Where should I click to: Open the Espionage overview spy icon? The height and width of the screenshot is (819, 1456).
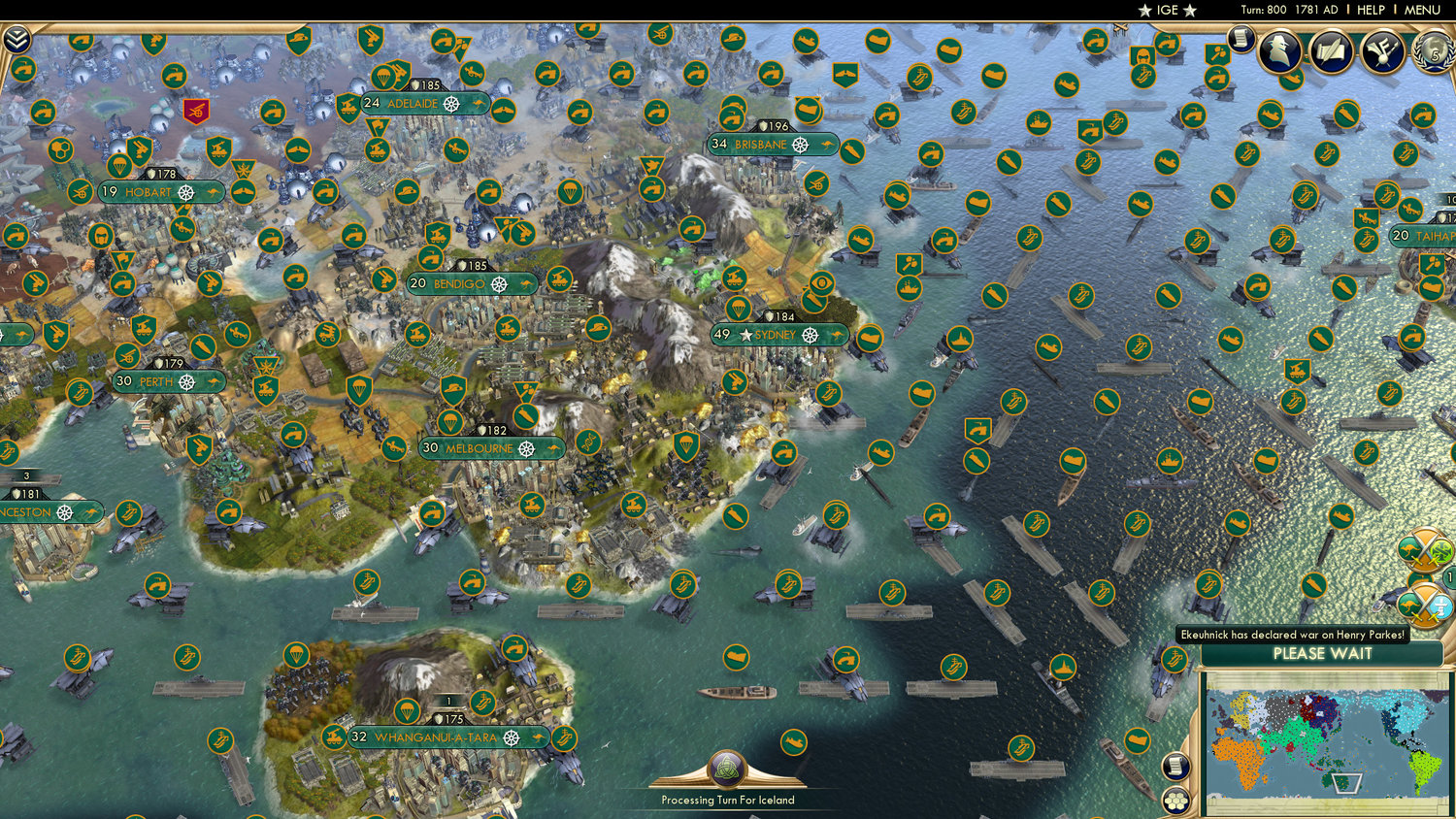click(x=1281, y=51)
